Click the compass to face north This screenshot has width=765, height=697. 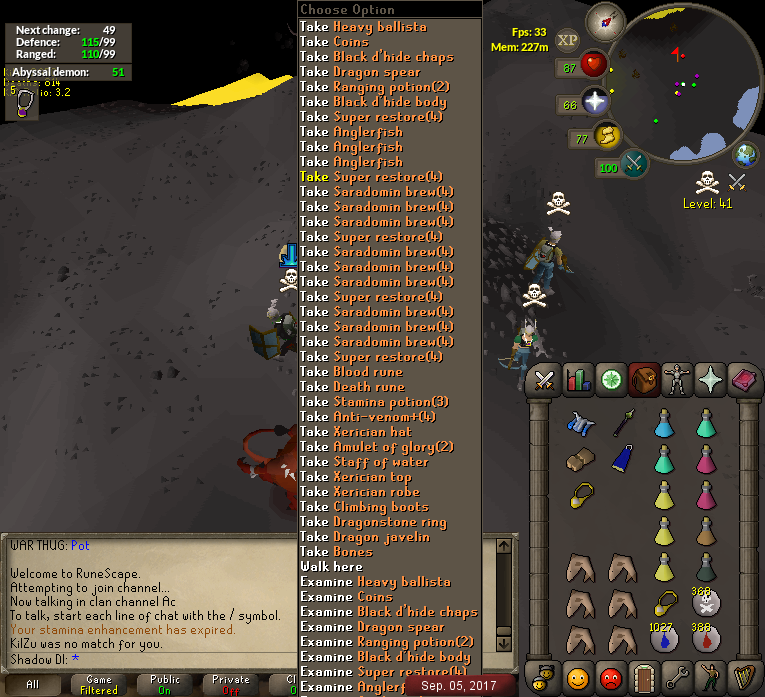click(x=604, y=18)
